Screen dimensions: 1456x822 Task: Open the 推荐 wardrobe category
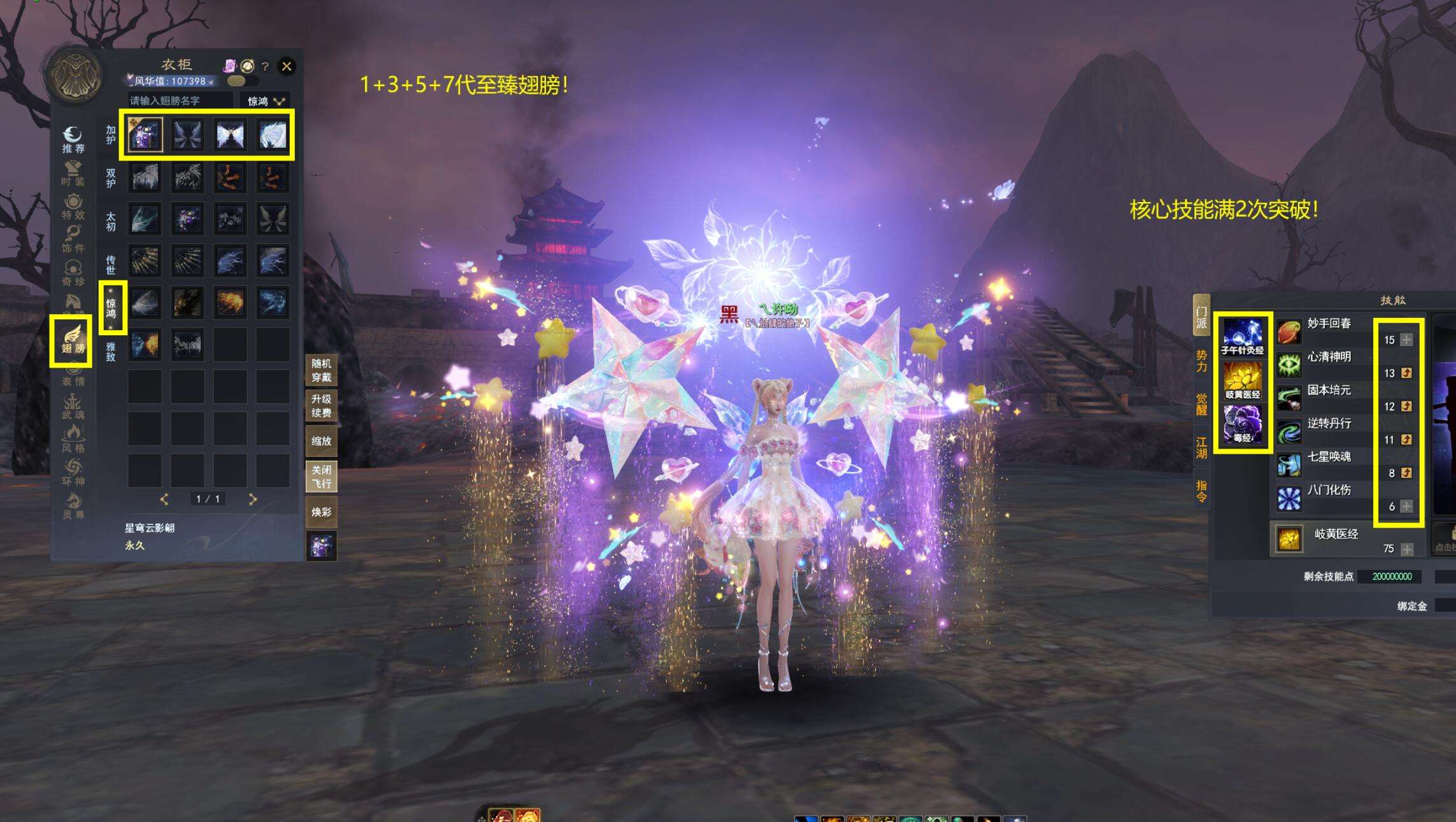coord(73,140)
